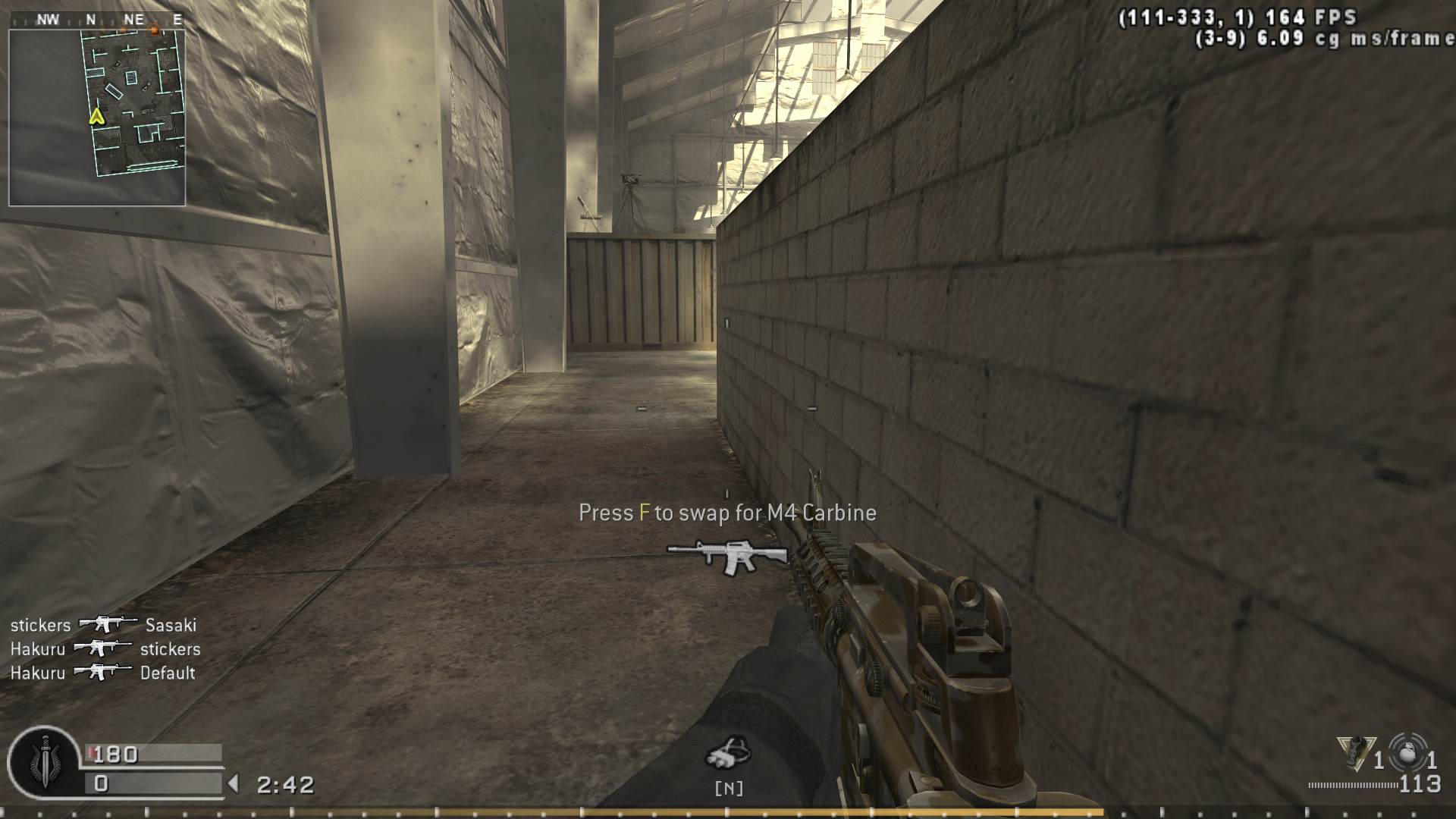Image resolution: width=1456 pixels, height=819 pixels.
Task: Collapse the killfeed list
Action: 104,648
